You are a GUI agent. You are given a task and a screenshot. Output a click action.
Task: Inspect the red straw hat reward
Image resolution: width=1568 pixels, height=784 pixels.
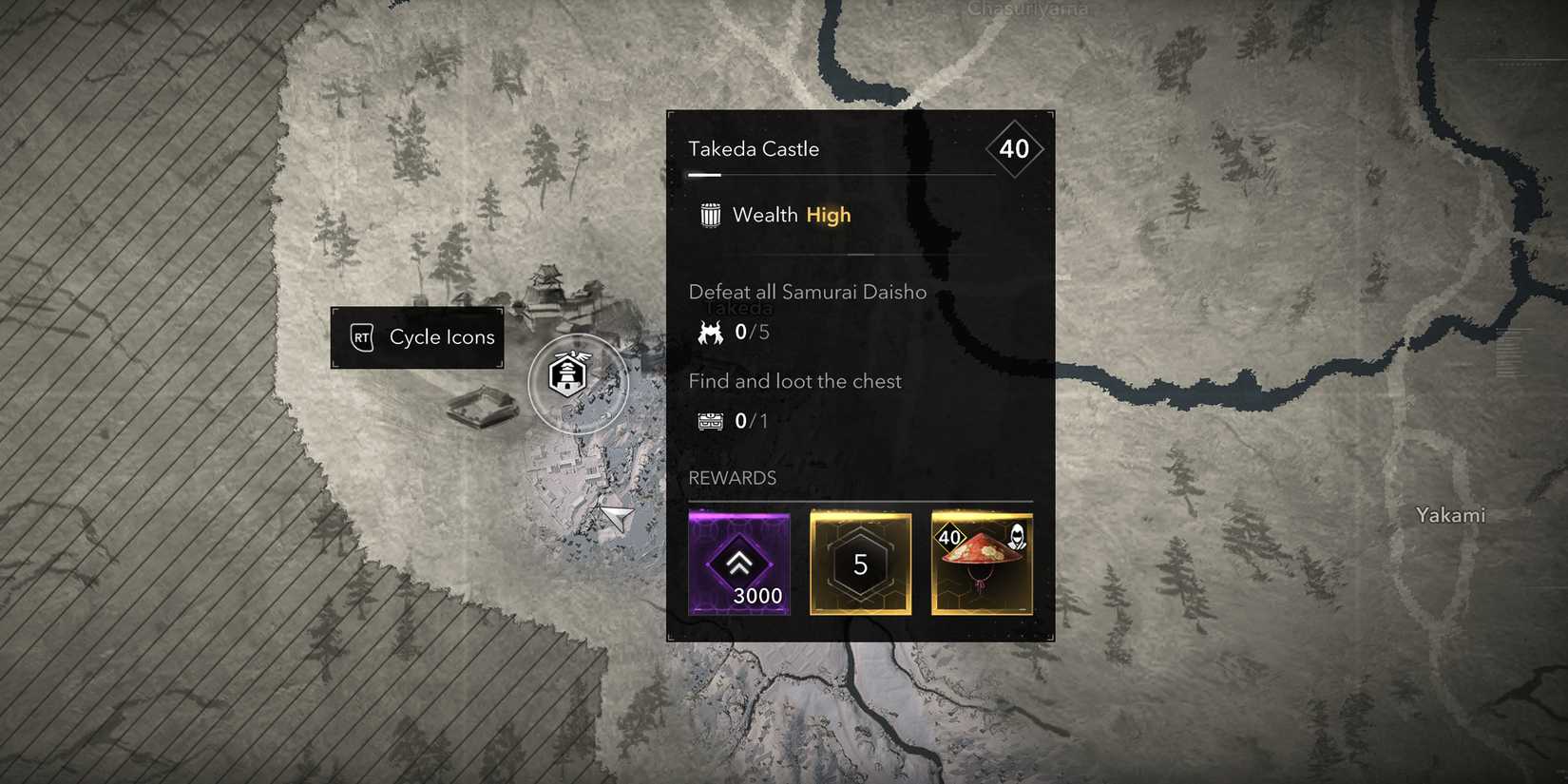pyautogui.click(x=982, y=564)
